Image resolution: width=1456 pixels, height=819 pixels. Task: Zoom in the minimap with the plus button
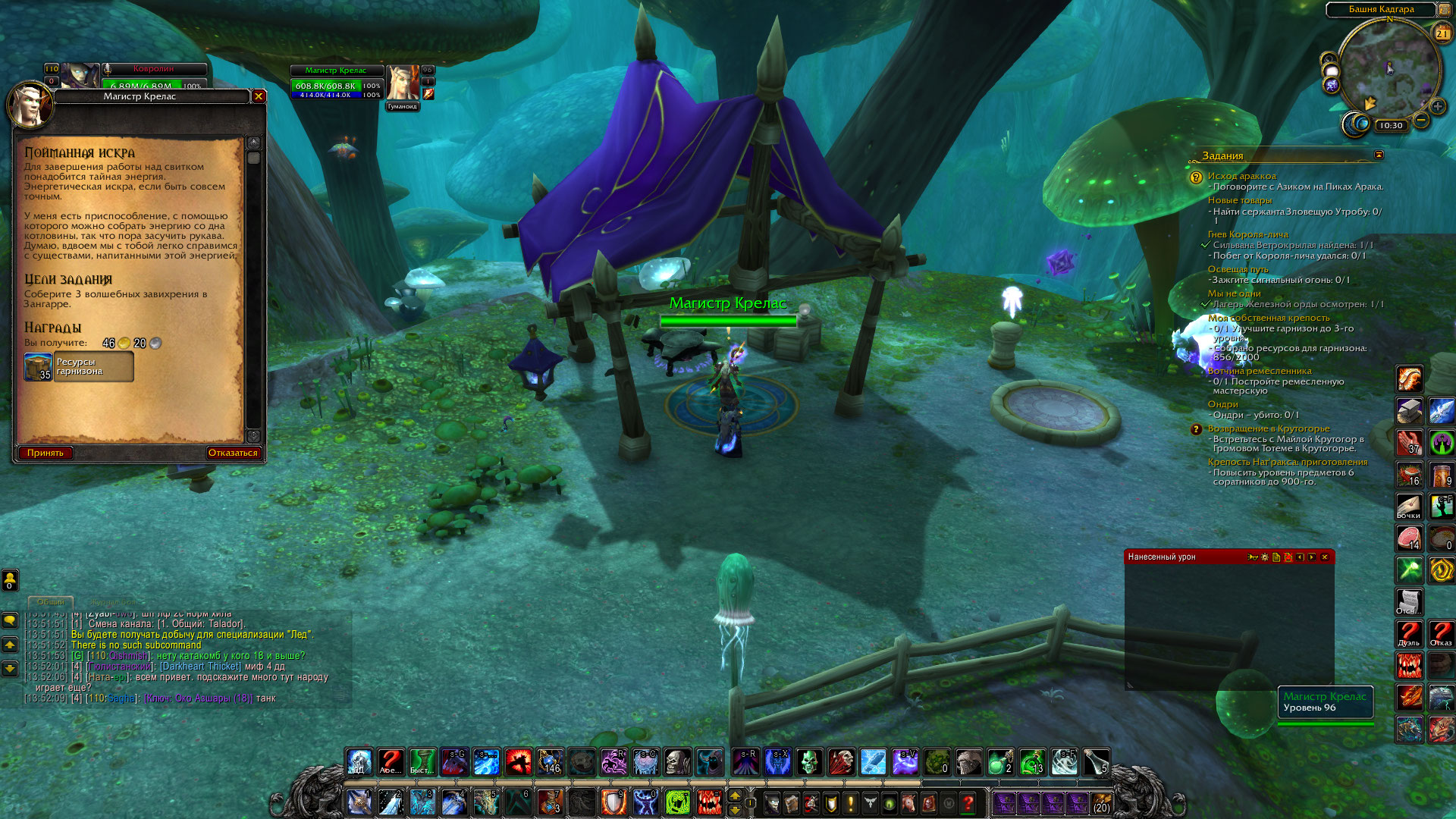coord(1437,107)
